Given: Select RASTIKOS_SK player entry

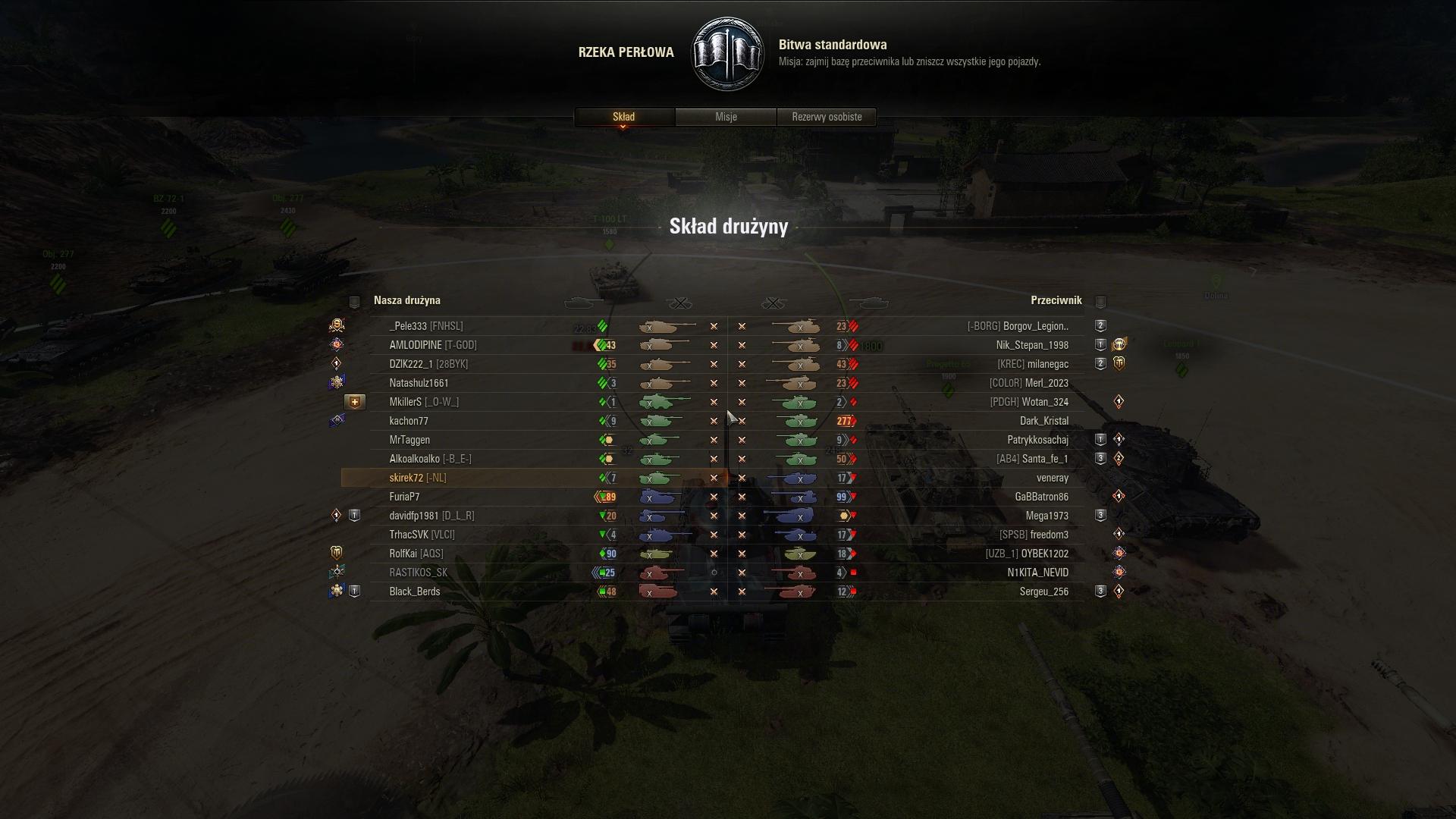Looking at the screenshot, I should 418,573.
